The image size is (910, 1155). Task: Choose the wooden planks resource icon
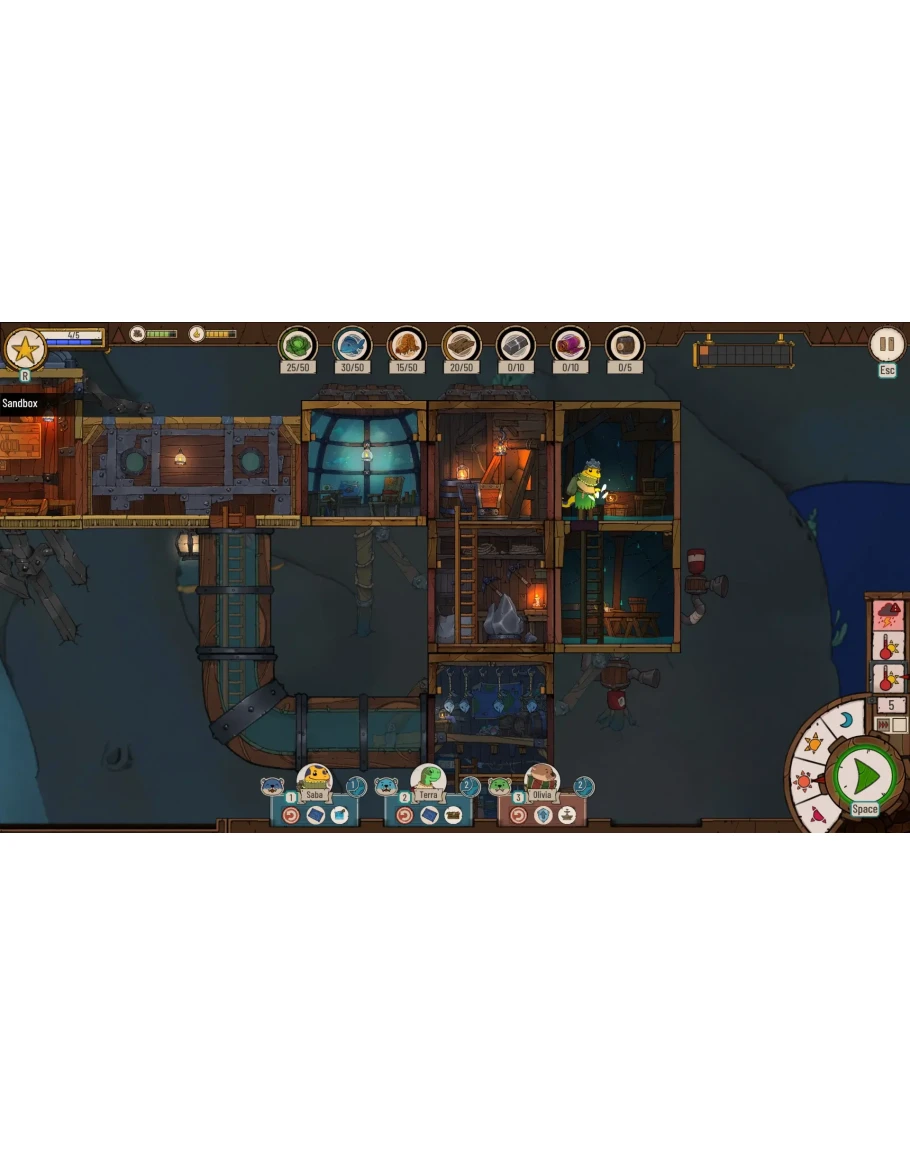[461, 345]
